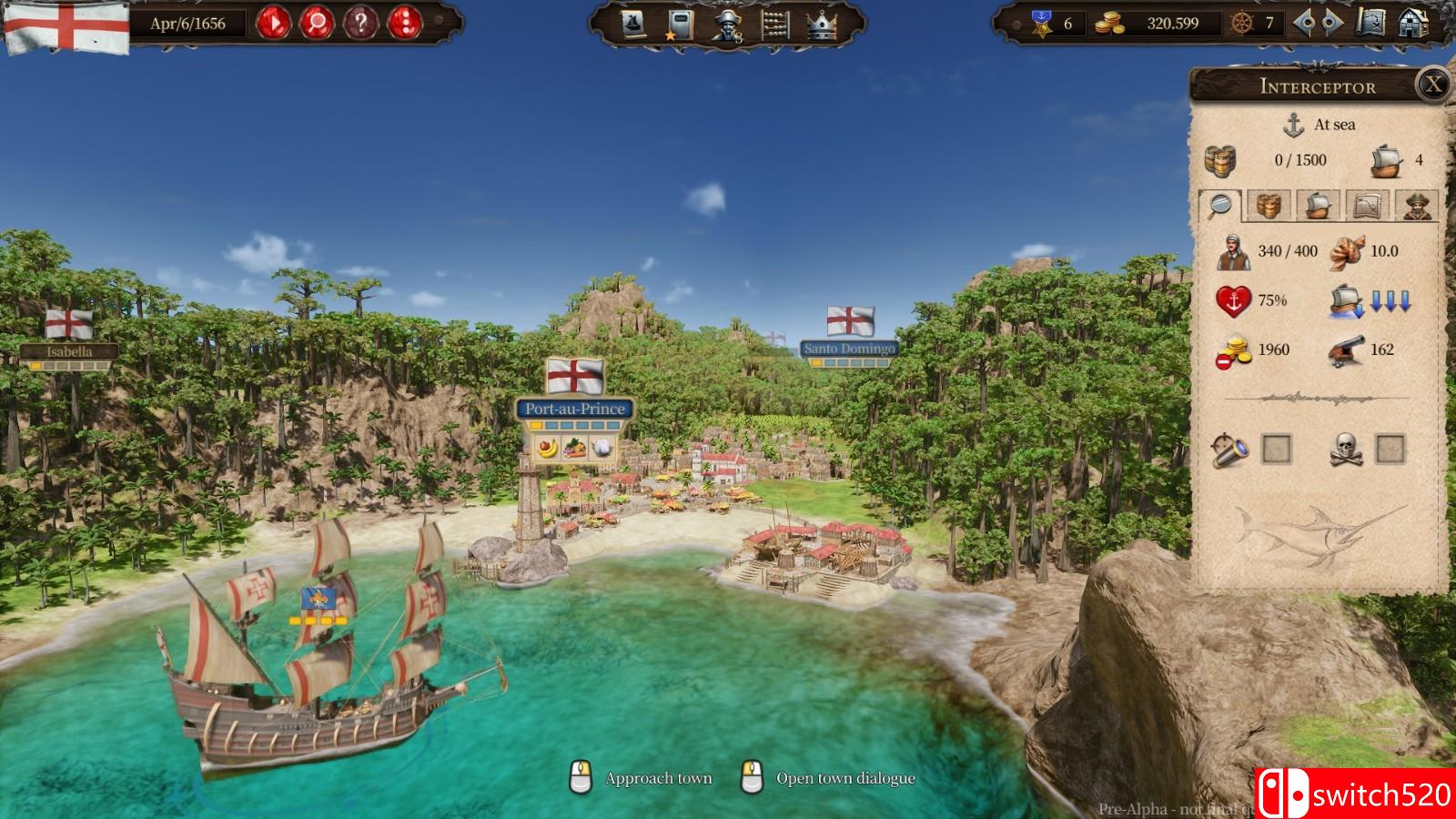Click the house town icon top right
Screen dimensions: 1456x819
point(1412,23)
